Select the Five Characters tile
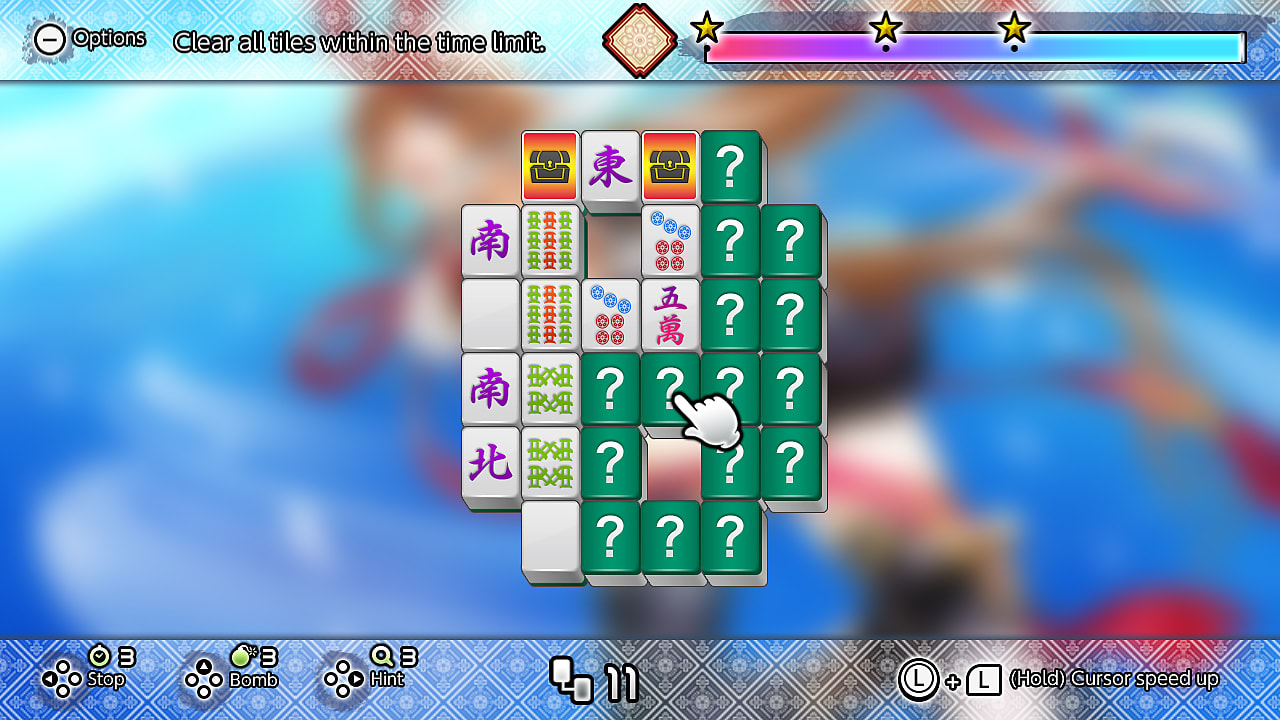The image size is (1280, 720). (x=672, y=313)
